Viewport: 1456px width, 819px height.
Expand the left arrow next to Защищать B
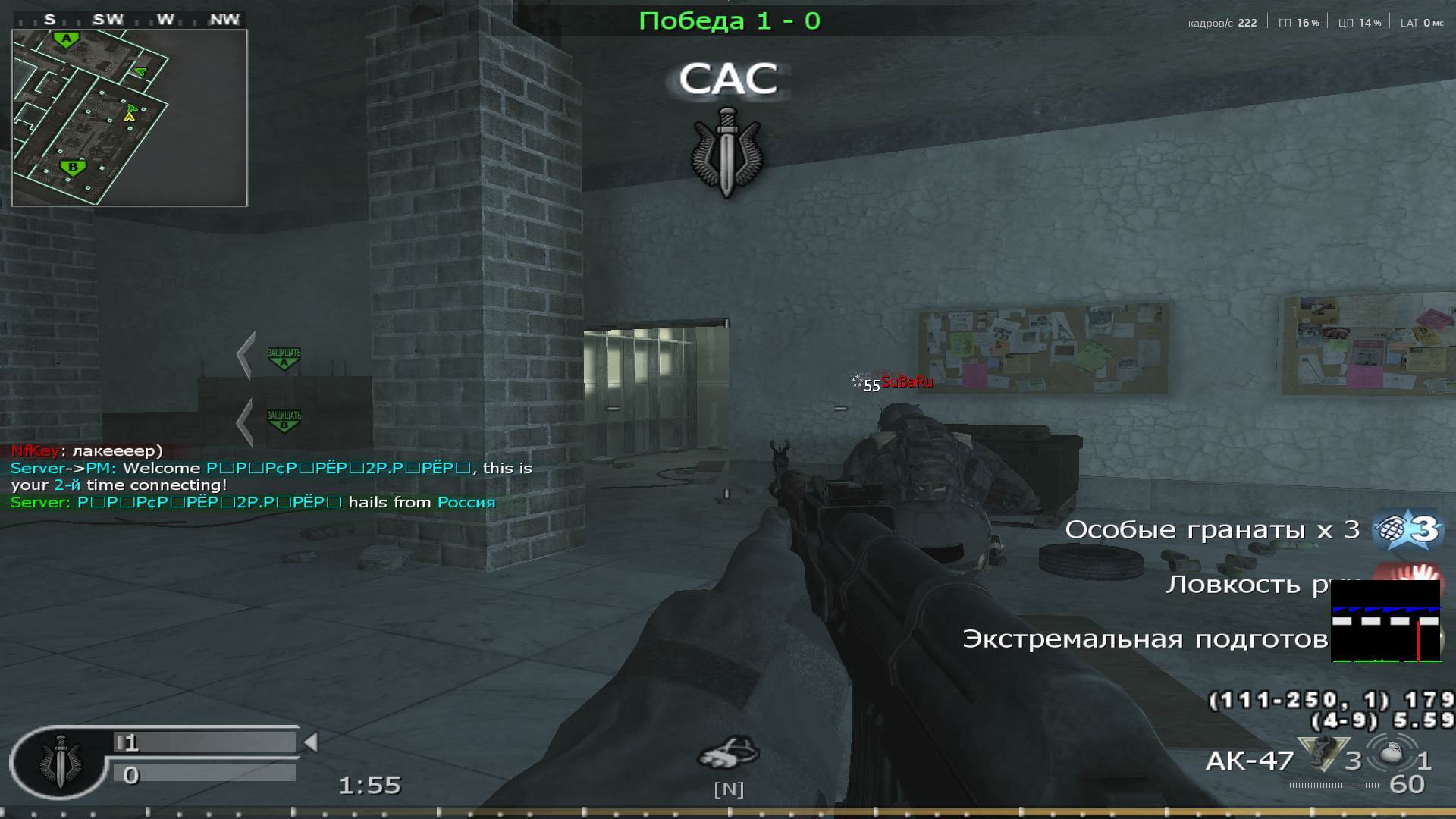pos(244,421)
